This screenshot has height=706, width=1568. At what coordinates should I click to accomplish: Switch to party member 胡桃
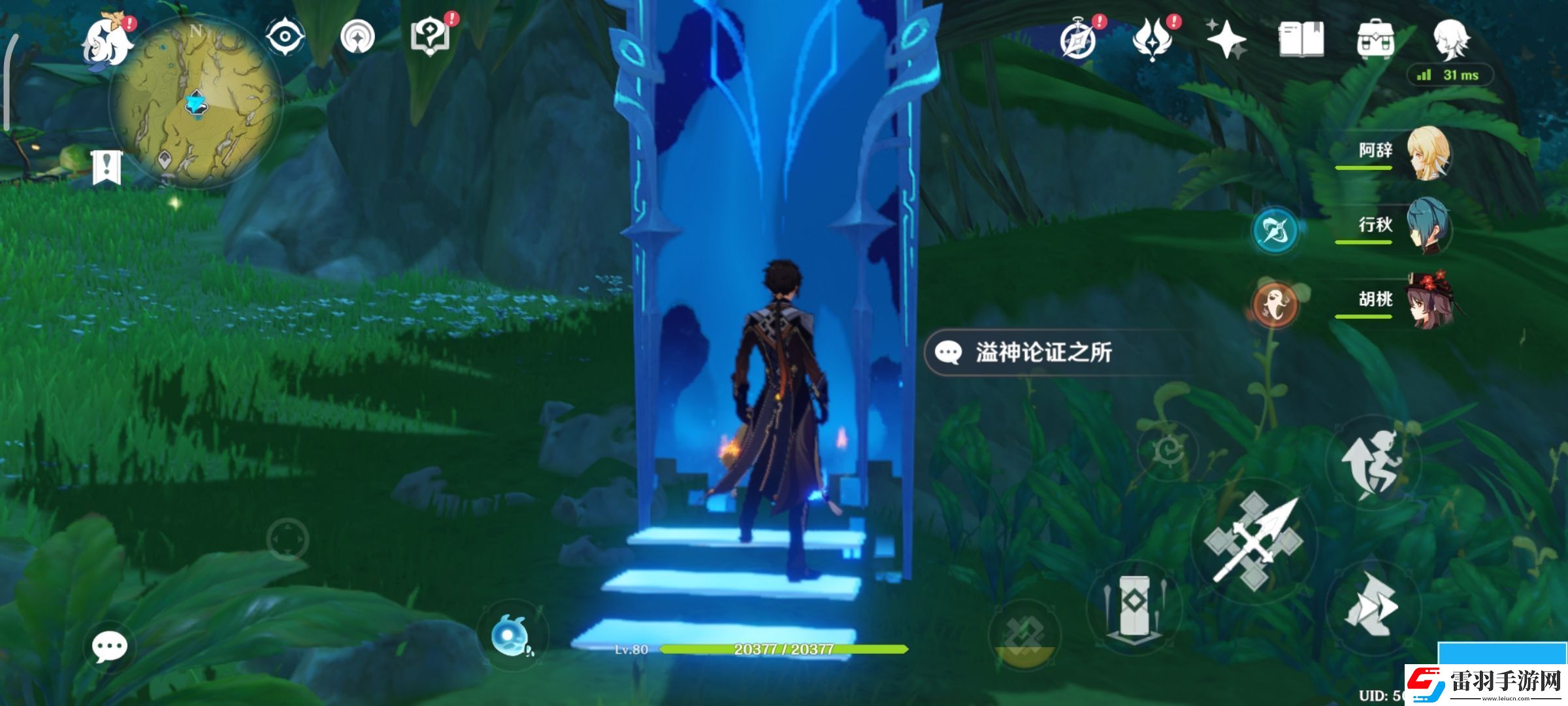point(1428,301)
